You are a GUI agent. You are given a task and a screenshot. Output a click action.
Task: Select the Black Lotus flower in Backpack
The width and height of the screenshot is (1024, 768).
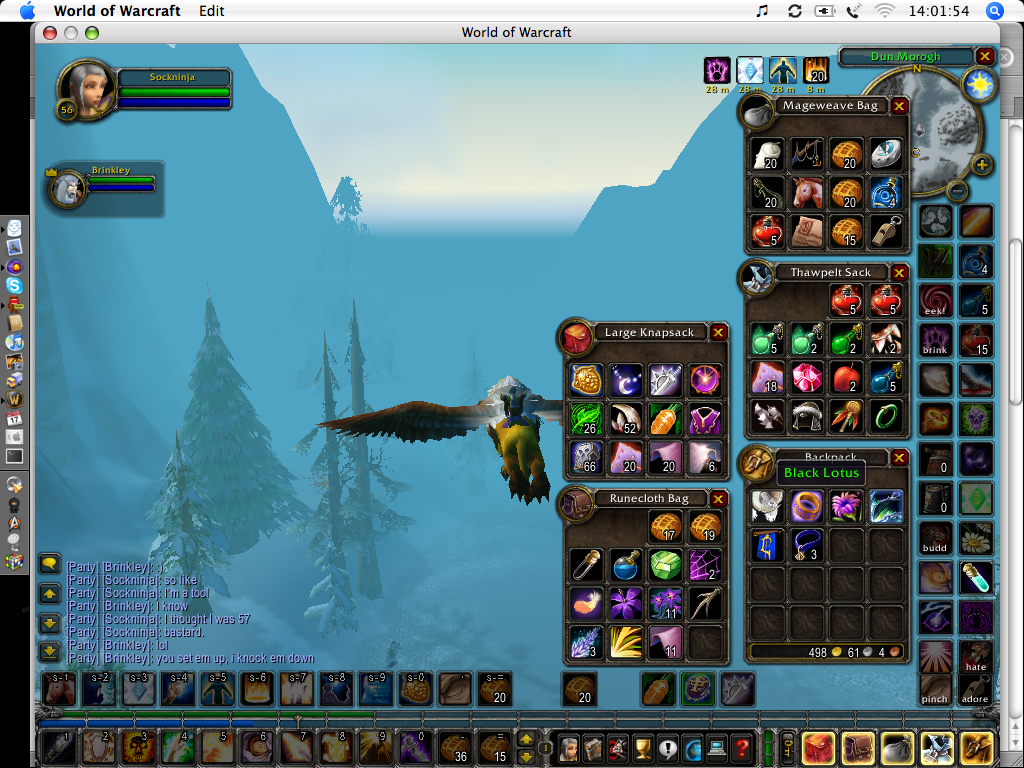point(846,506)
